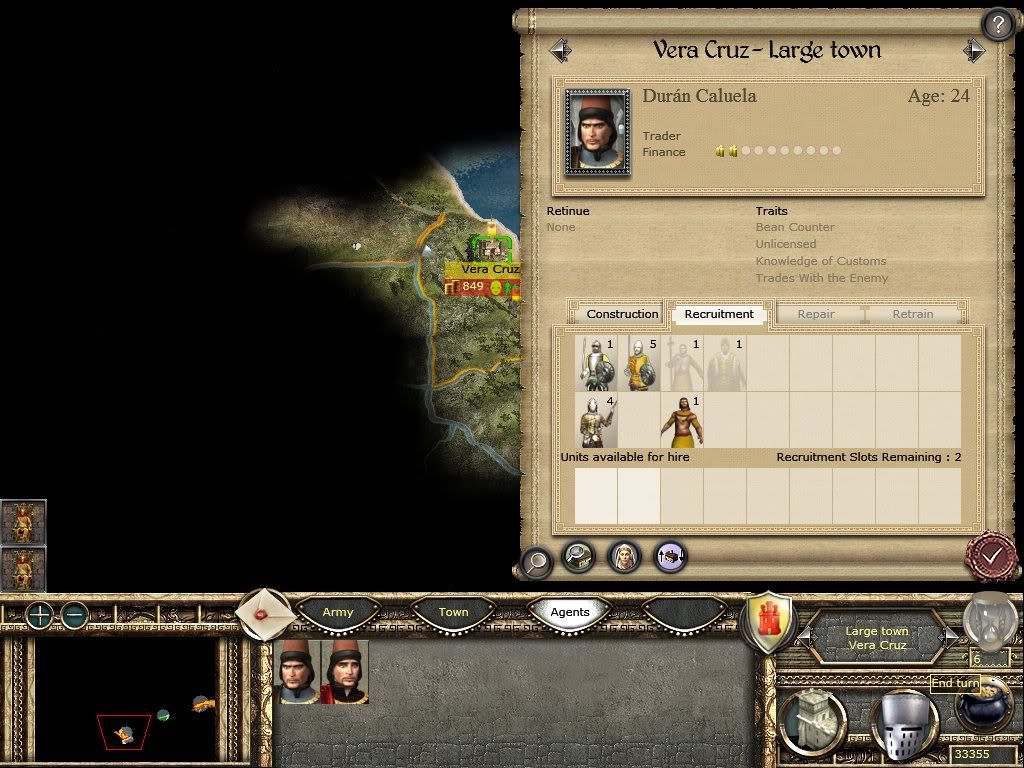Open the help question mark button
The image size is (1024, 768).
(997, 24)
